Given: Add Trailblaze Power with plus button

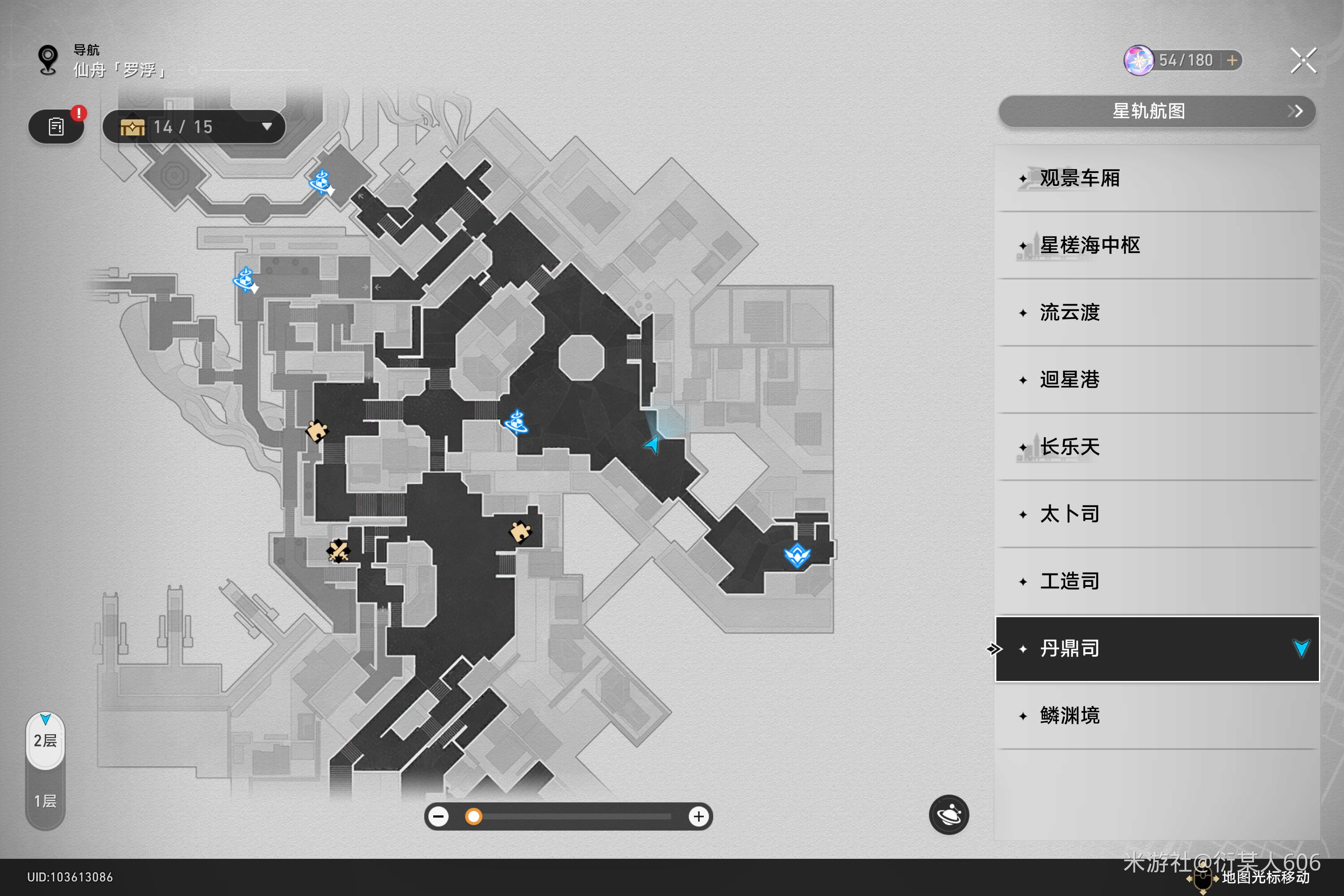Looking at the screenshot, I should [1232, 60].
